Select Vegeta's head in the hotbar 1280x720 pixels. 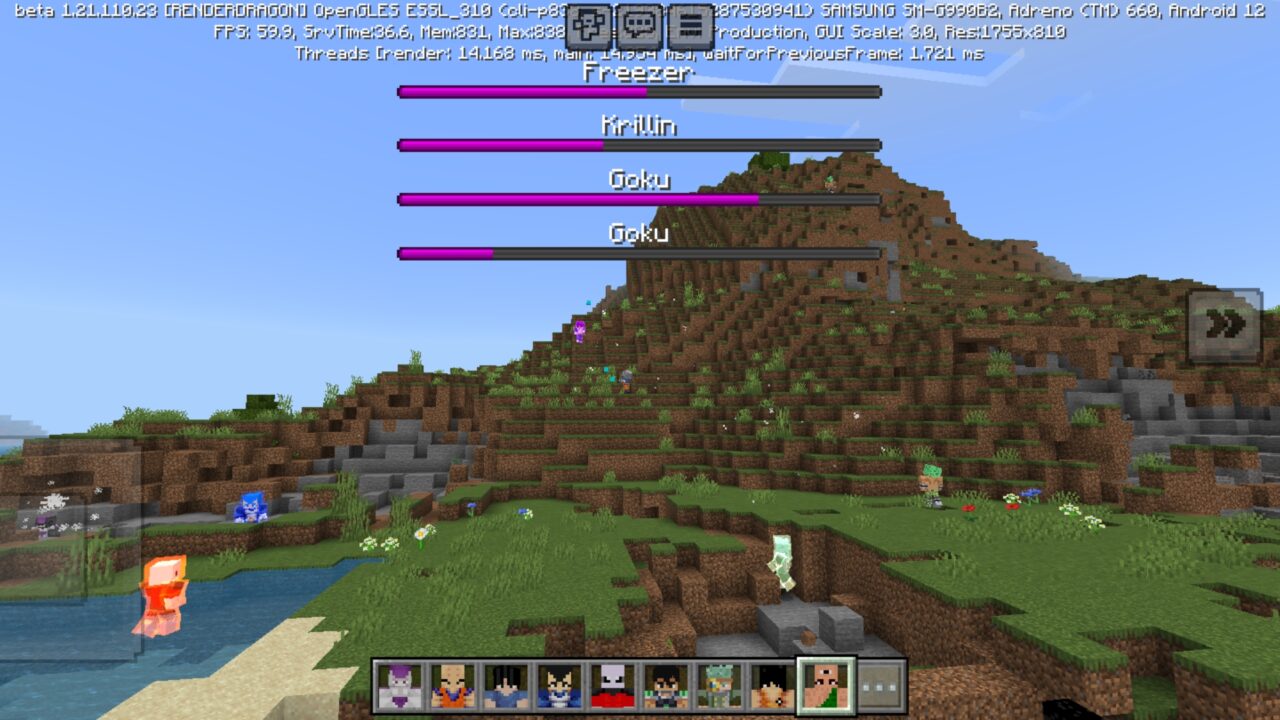click(x=558, y=682)
